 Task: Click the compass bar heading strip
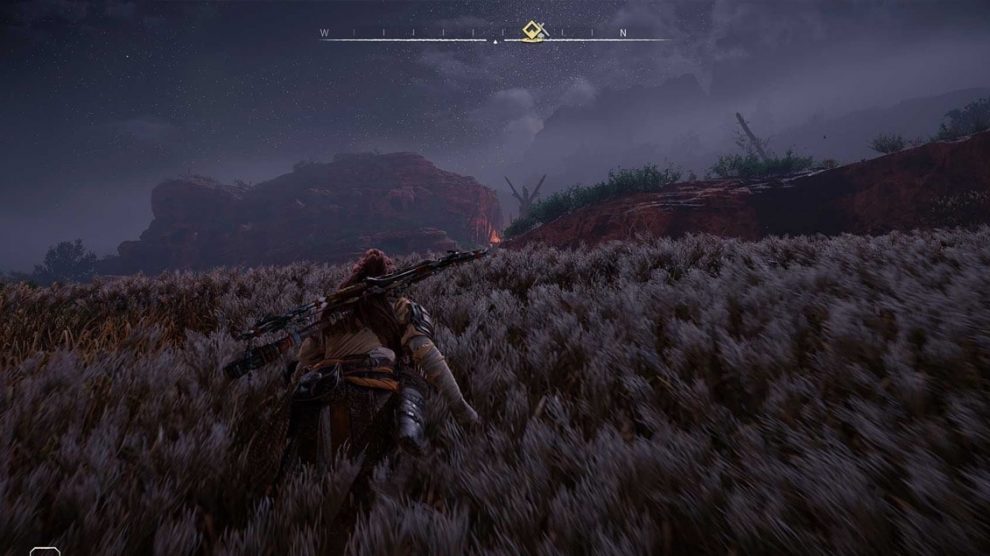coord(420,37)
